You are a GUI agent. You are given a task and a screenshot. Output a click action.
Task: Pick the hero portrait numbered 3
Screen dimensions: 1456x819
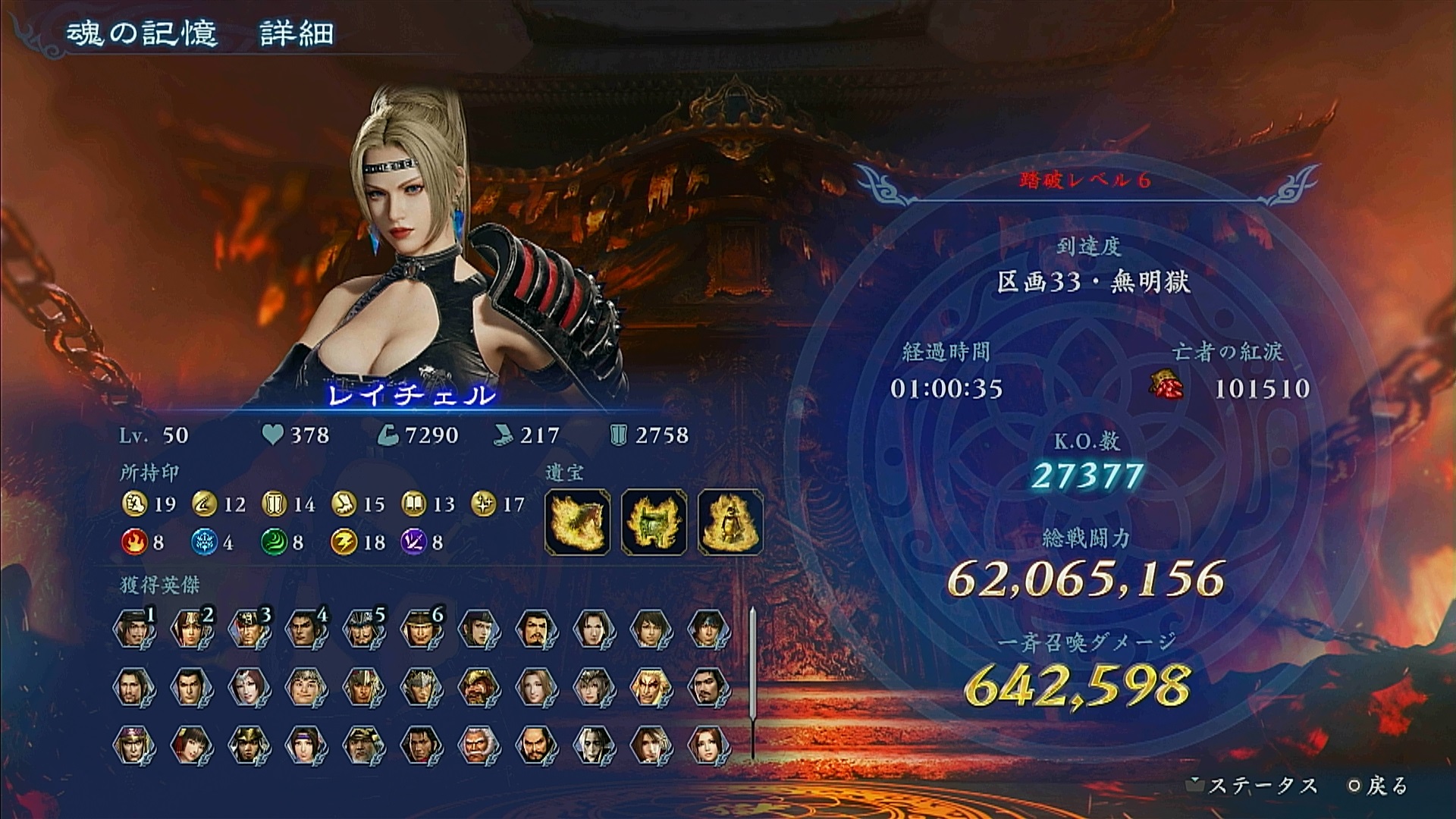click(x=249, y=629)
